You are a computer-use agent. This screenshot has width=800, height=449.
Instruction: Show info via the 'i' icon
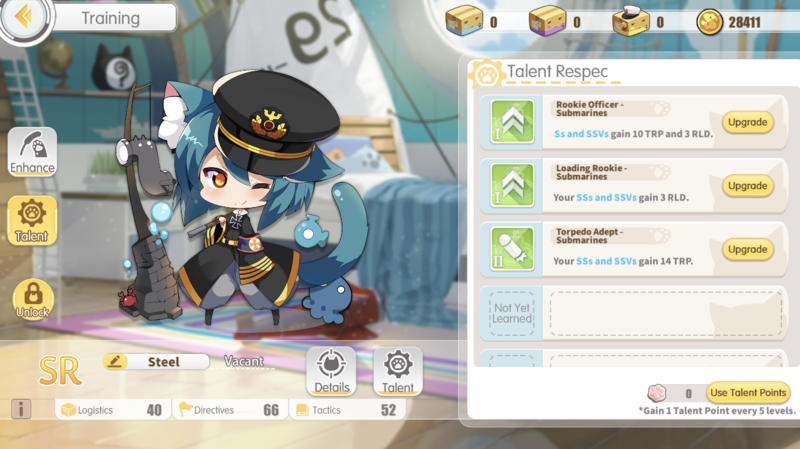[x=21, y=409]
